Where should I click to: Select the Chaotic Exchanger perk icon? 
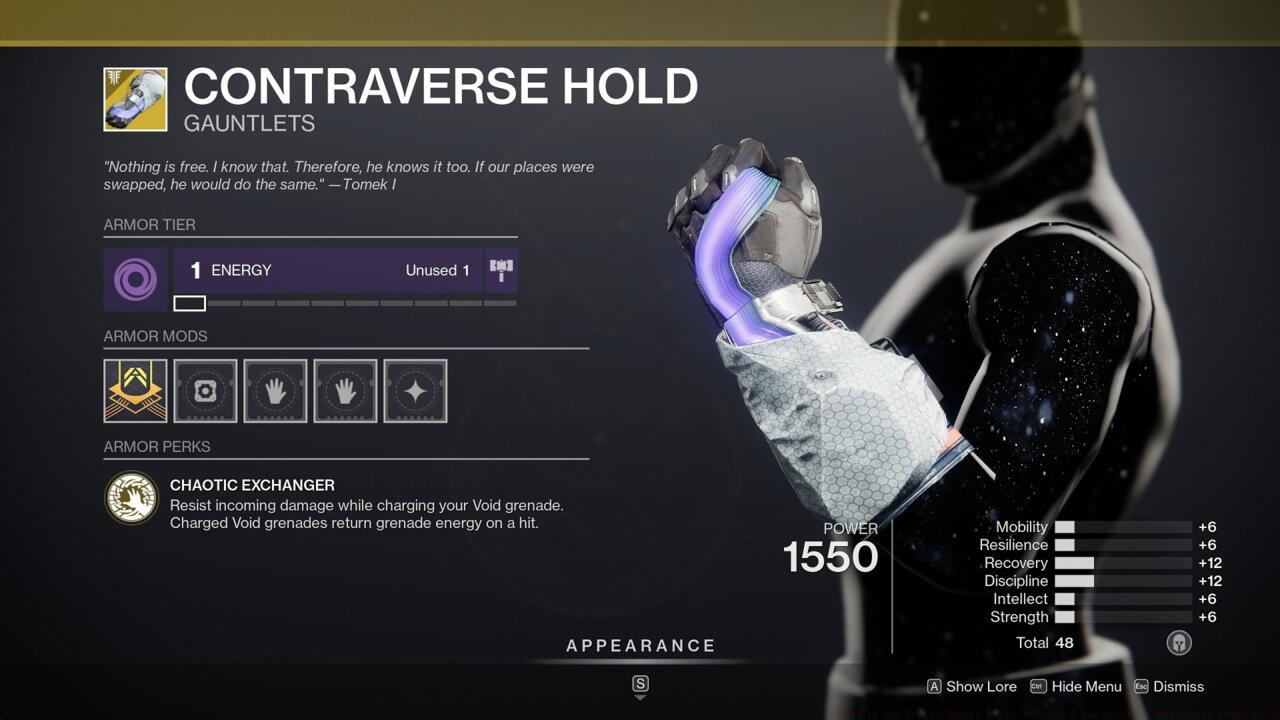133,497
